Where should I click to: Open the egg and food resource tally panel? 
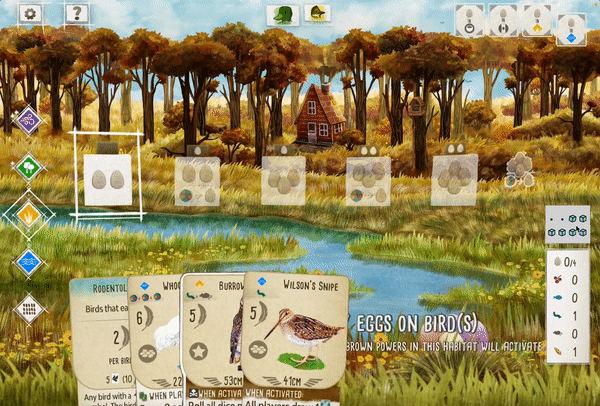click(563, 305)
